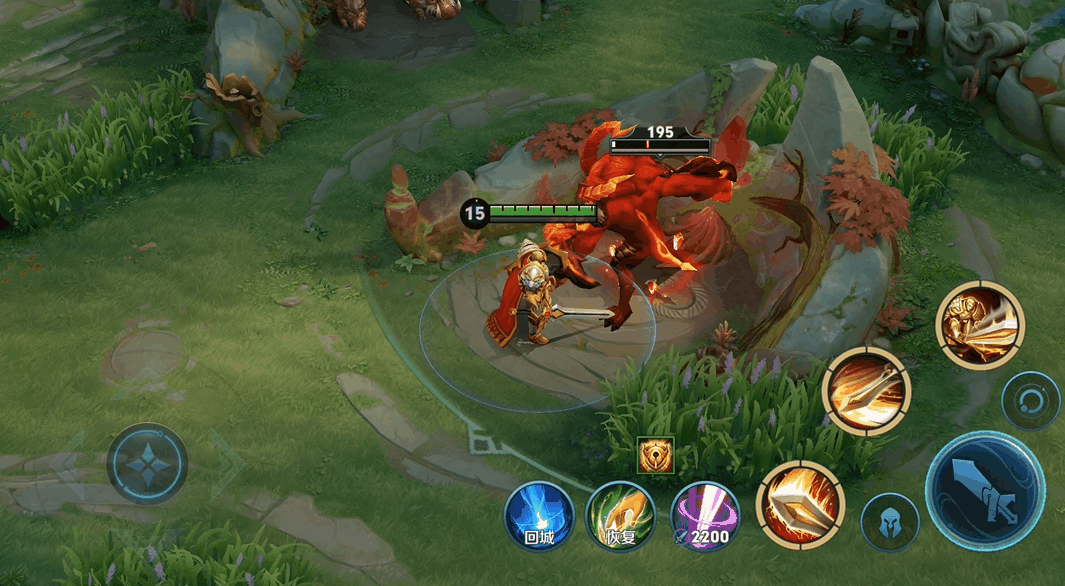Trigger the fiery sword thrust second skill
This screenshot has height=586, width=1065.
point(866,391)
